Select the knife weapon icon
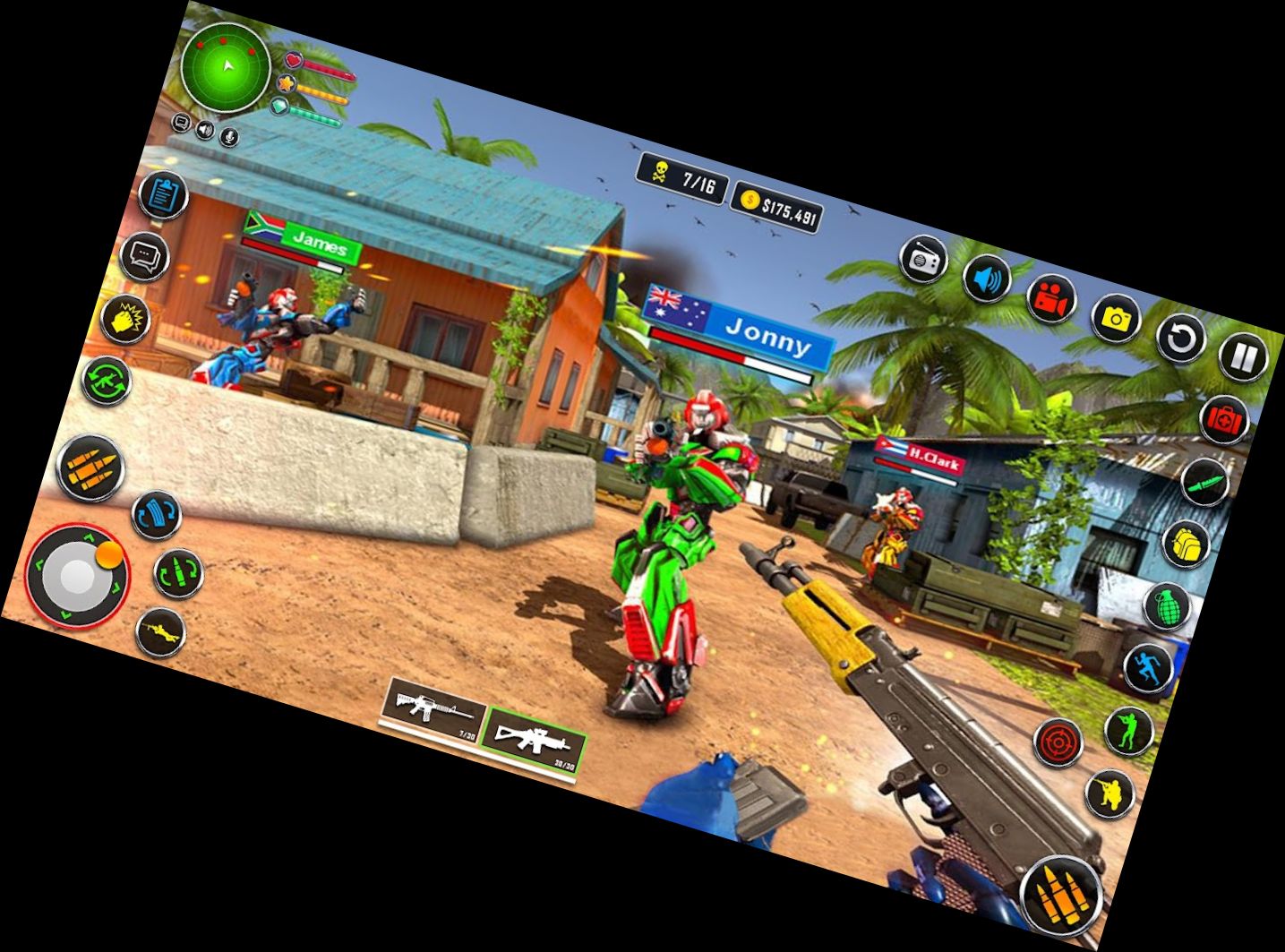The height and width of the screenshot is (952, 1285). [x=1206, y=484]
